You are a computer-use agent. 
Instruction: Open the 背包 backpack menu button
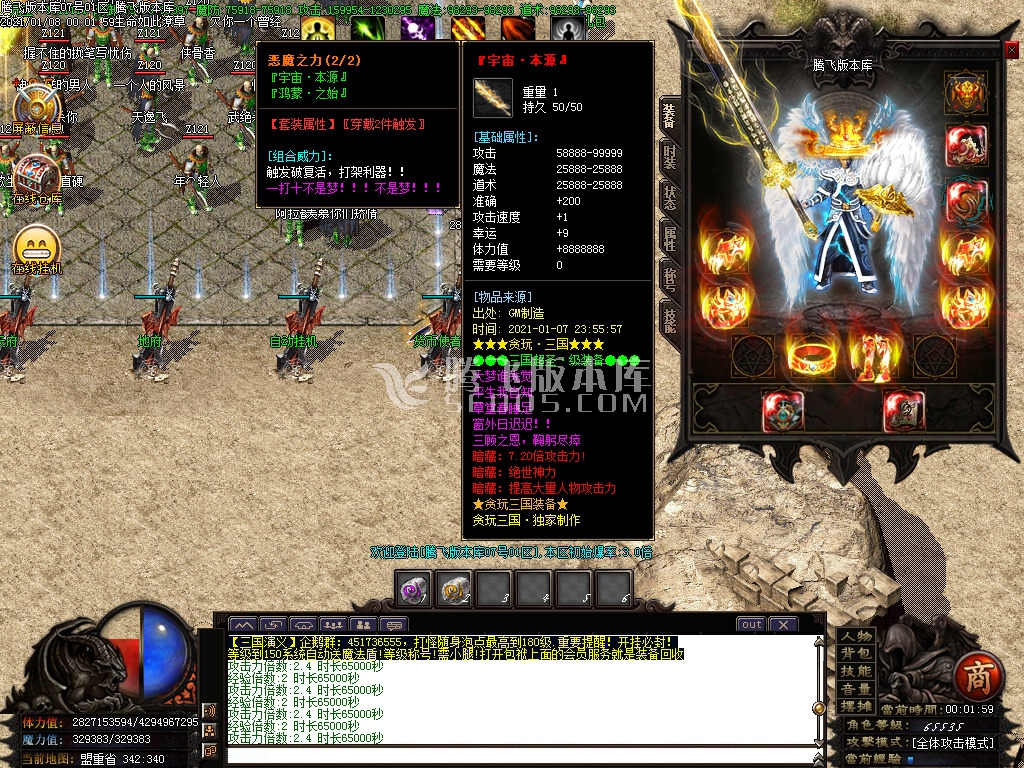click(856, 654)
